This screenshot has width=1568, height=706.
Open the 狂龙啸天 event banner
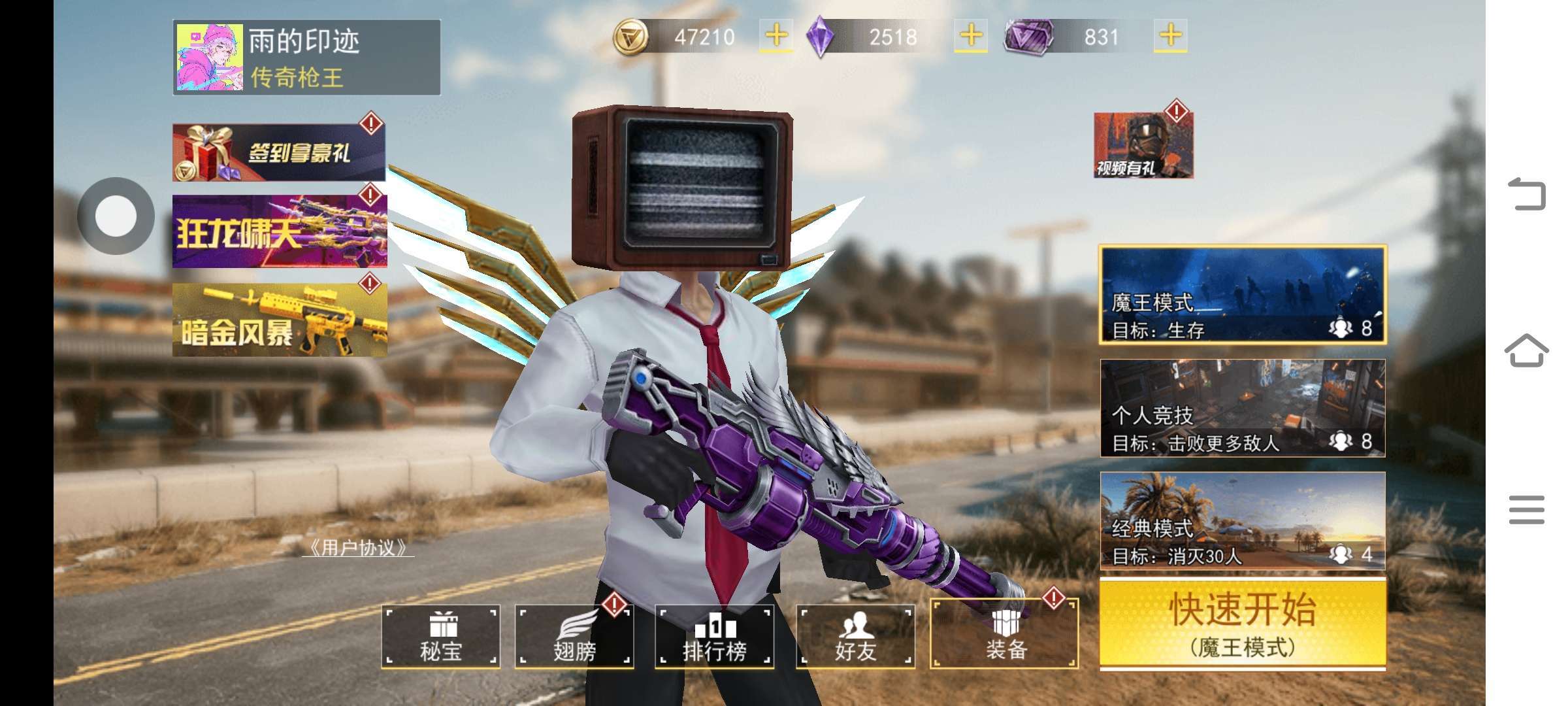(280, 231)
